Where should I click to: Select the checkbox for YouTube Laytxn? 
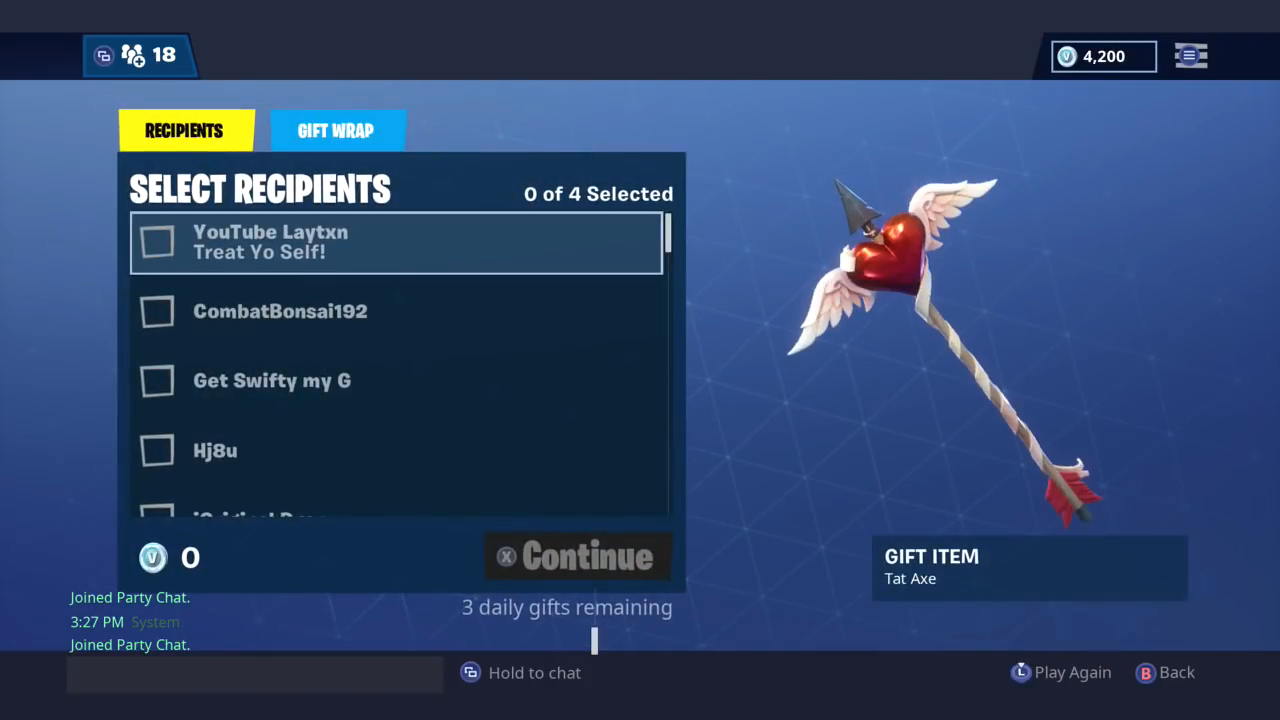coord(157,242)
